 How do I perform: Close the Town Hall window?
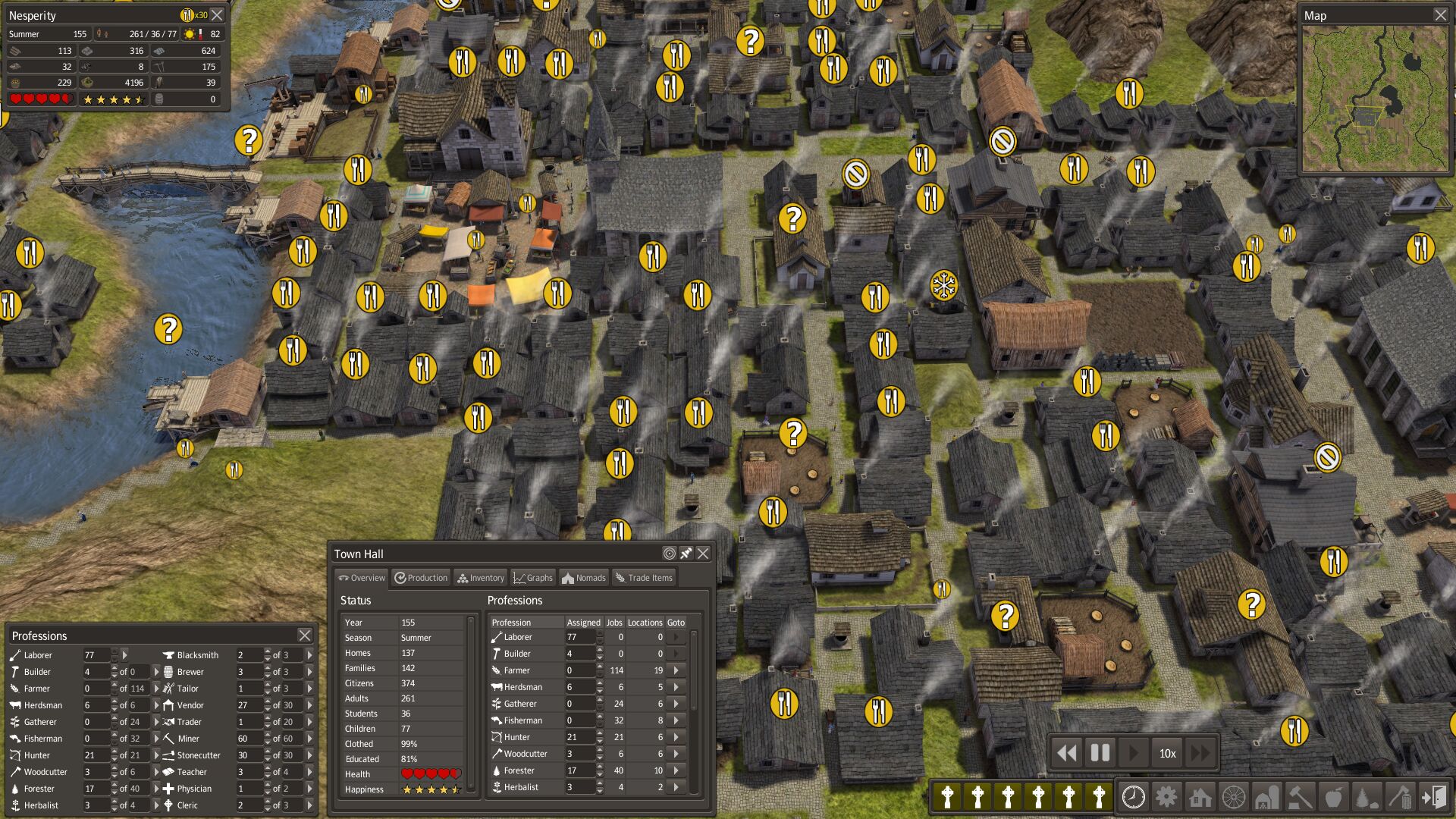[703, 554]
